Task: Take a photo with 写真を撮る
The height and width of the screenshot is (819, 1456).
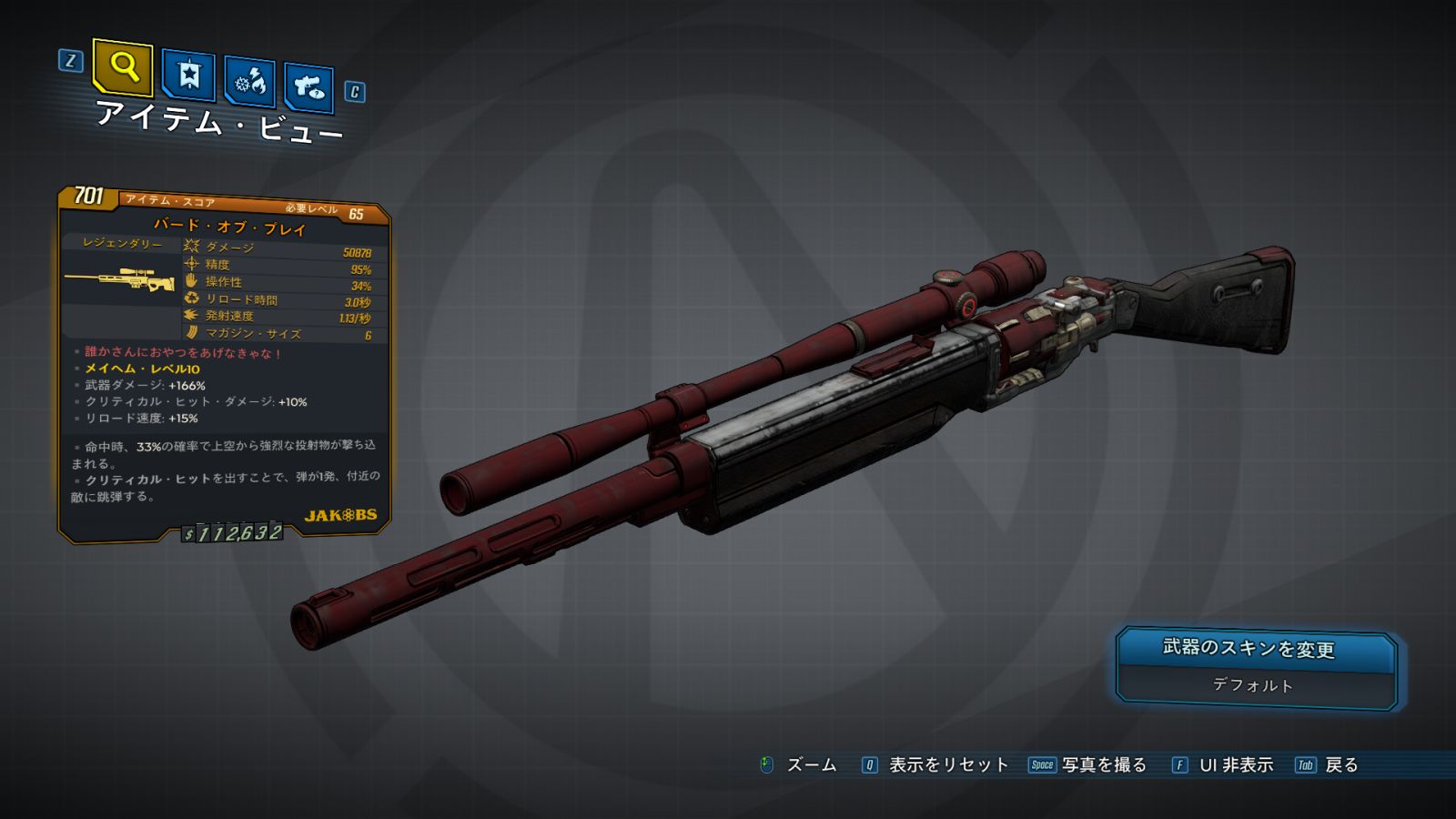Action: pos(1103,765)
